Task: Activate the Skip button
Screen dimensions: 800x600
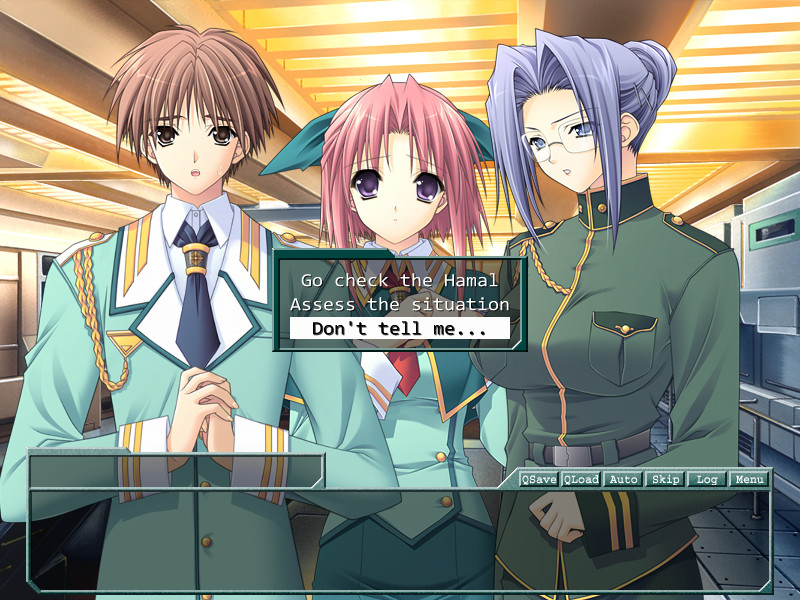Action: (665, 479)
